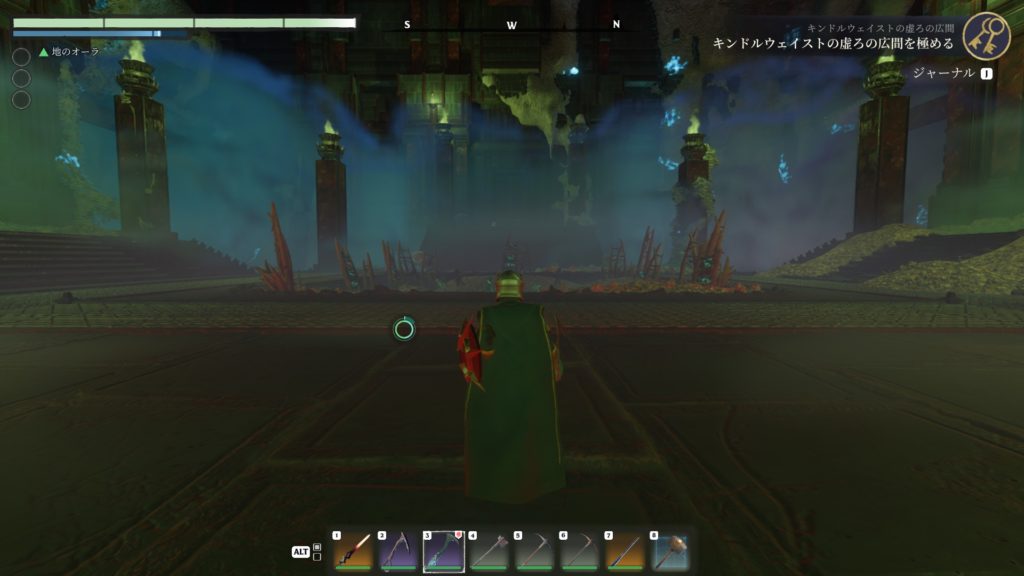Equip the pickaxe in hotbar slot 6
Screen dimensions: 1024x576
pos(579,551)
